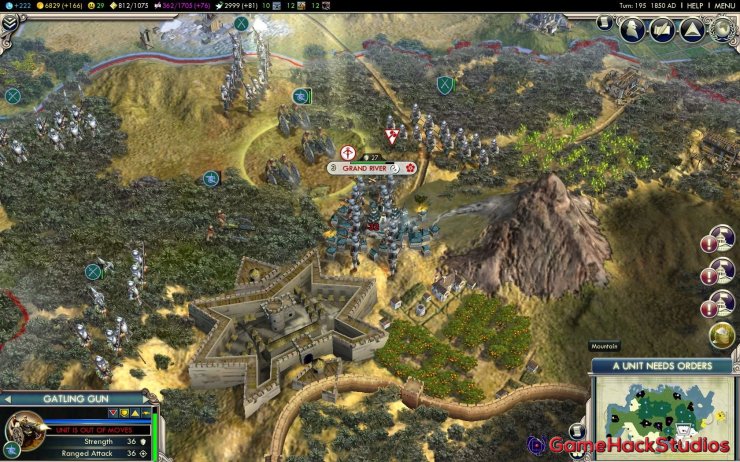This screenshot has height=462, width=740.
Task: Open the world globe info button
Action: click(x=721, y=30)
